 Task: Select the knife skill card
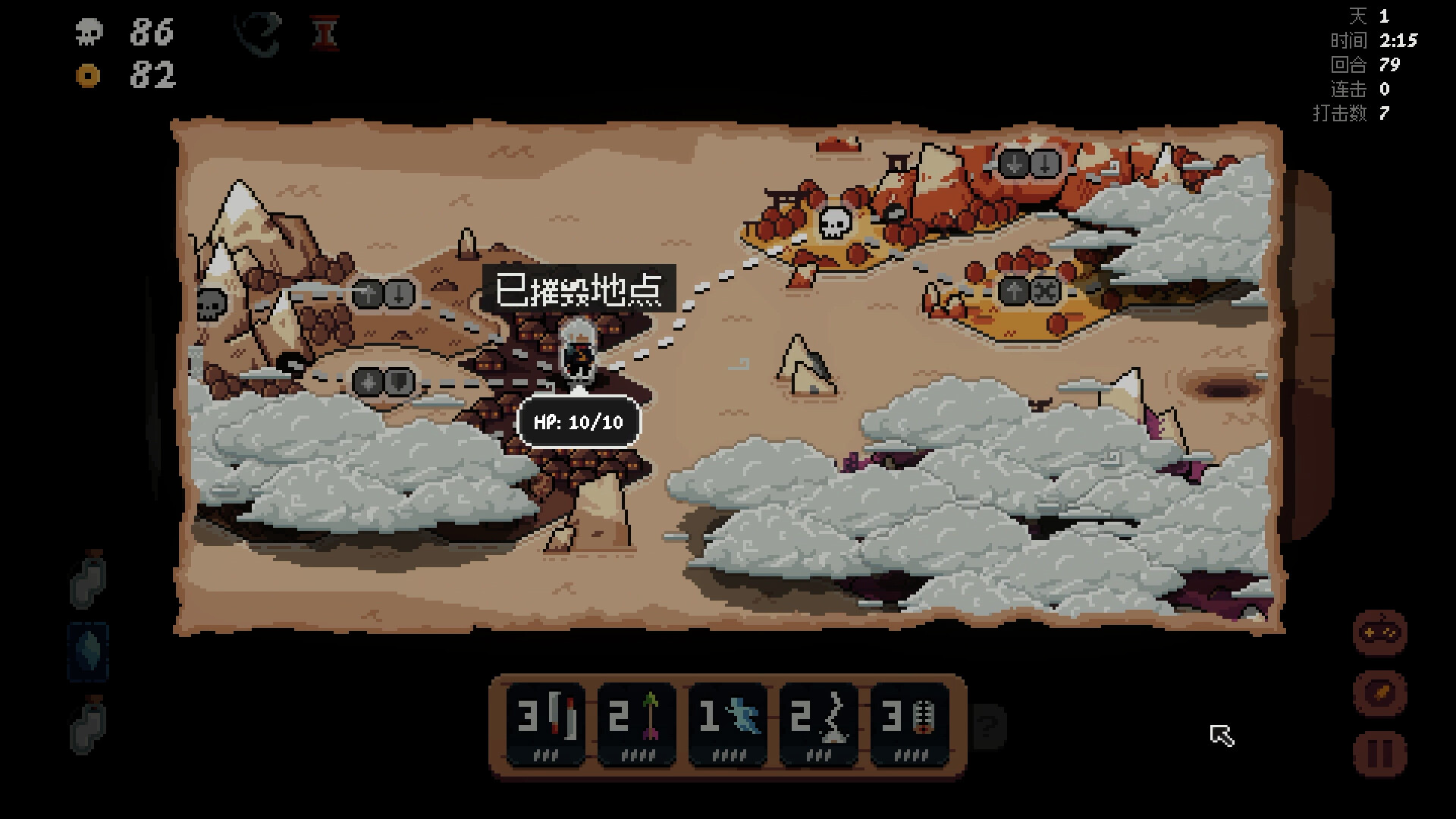(x=548, y=724)
